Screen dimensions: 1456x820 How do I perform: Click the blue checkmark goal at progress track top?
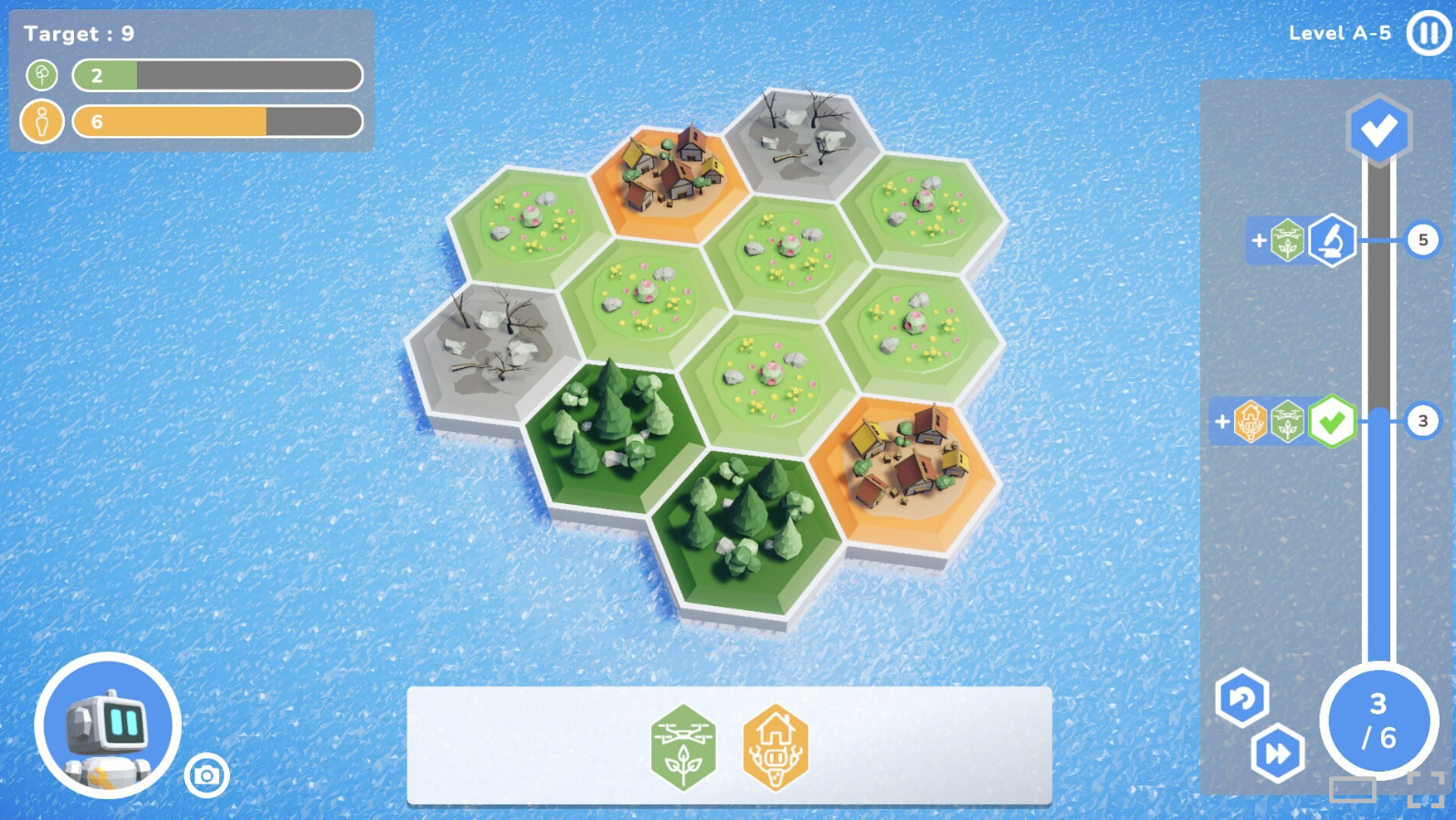click(1379, 129)
